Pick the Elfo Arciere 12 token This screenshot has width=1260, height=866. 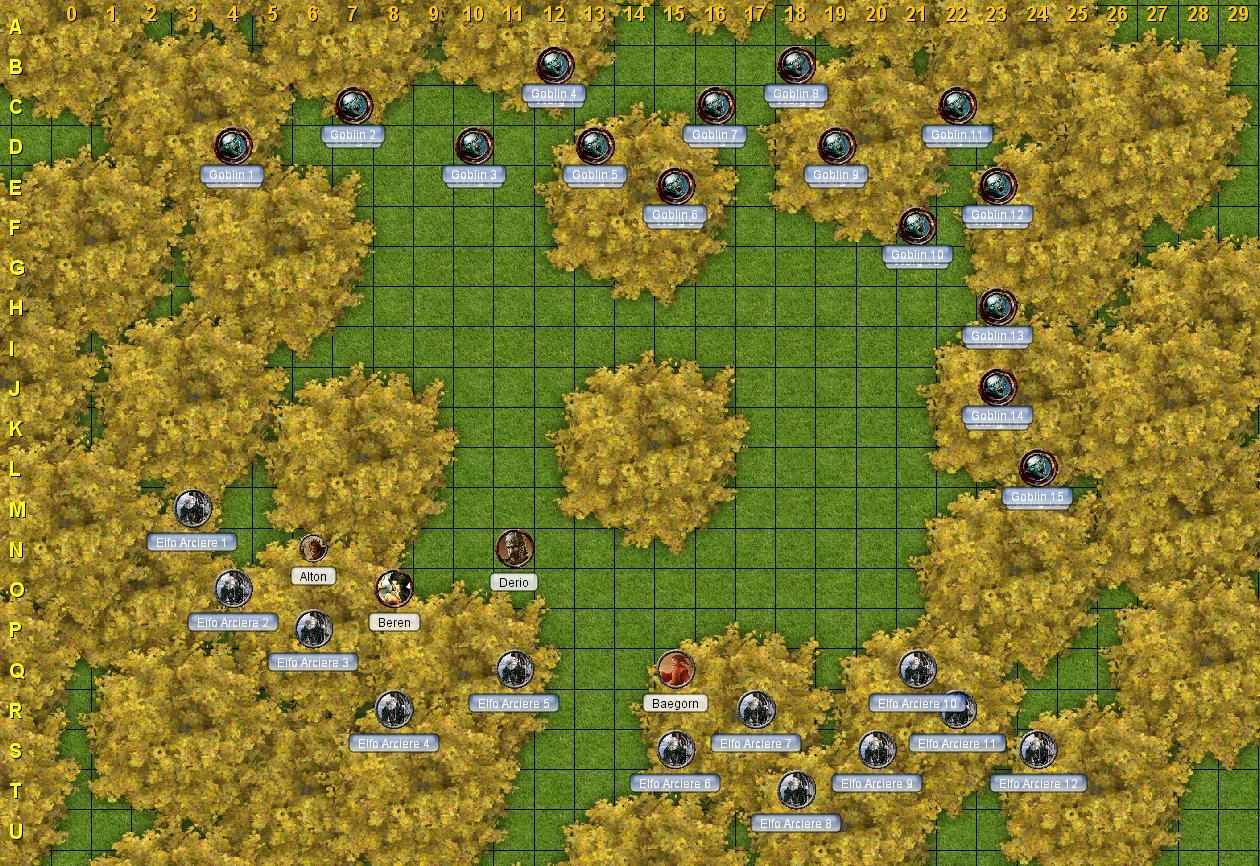1038,749
